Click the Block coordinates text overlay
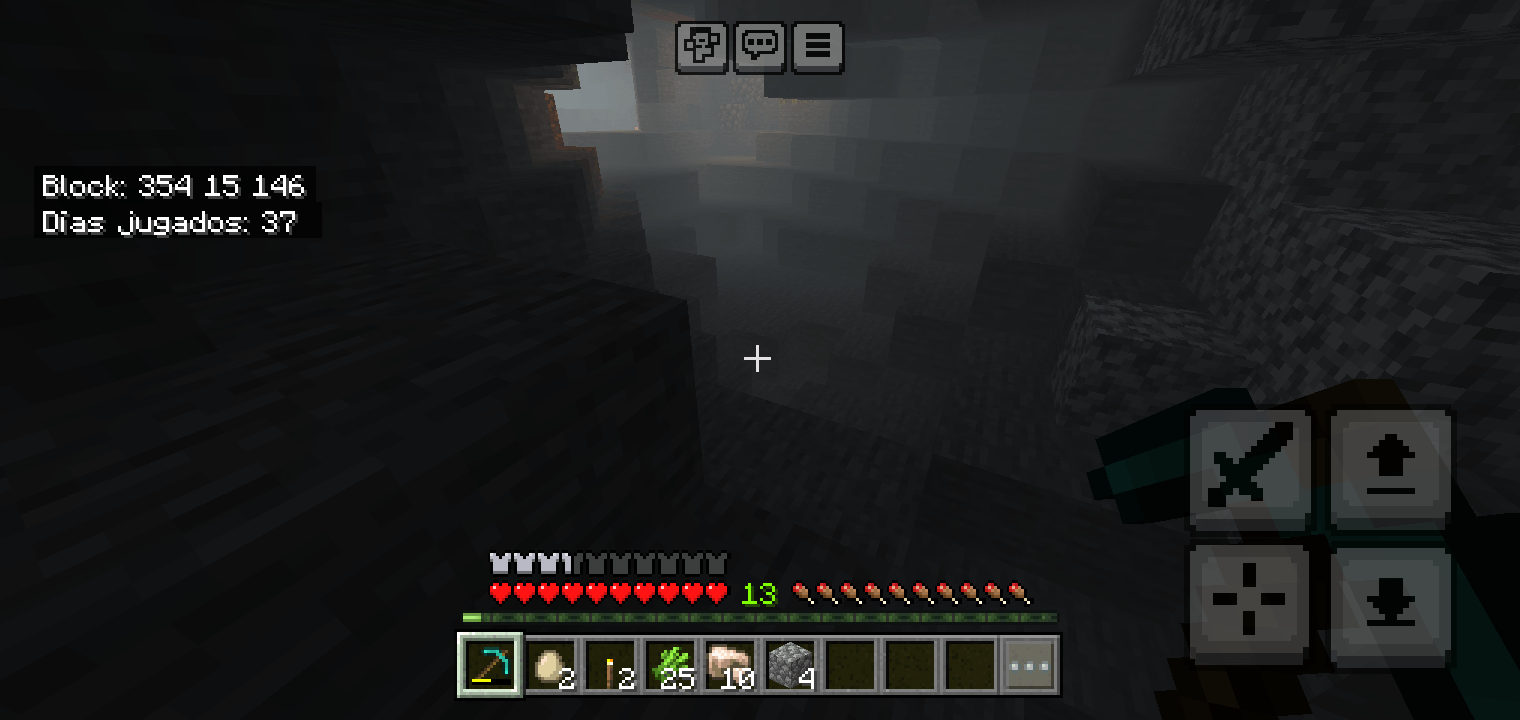This screenshot has height=720, width=1520. pos(173,186)
